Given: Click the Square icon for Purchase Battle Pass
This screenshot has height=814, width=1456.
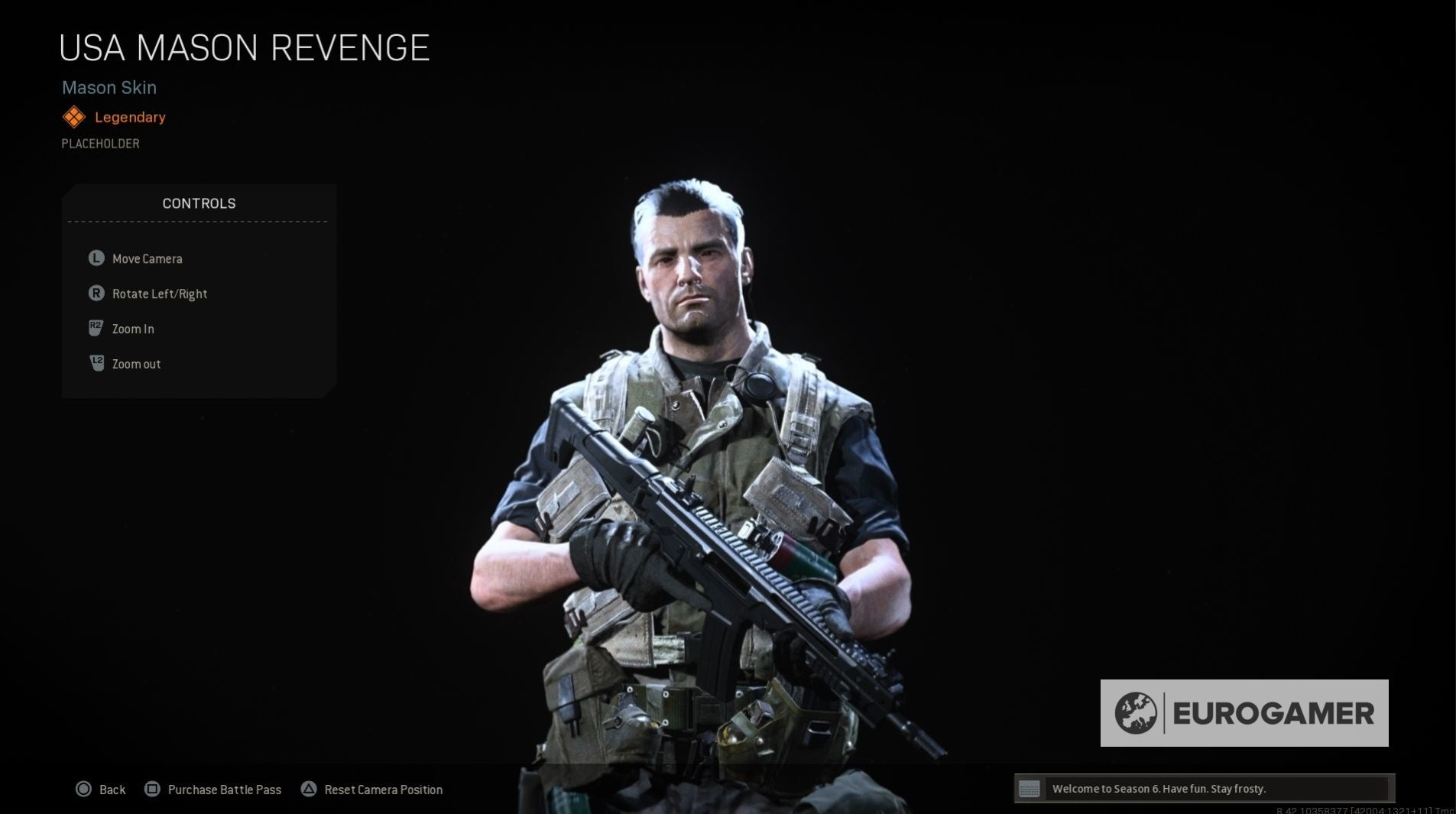Looking at the screenshot, I should (x=153, y=789).
